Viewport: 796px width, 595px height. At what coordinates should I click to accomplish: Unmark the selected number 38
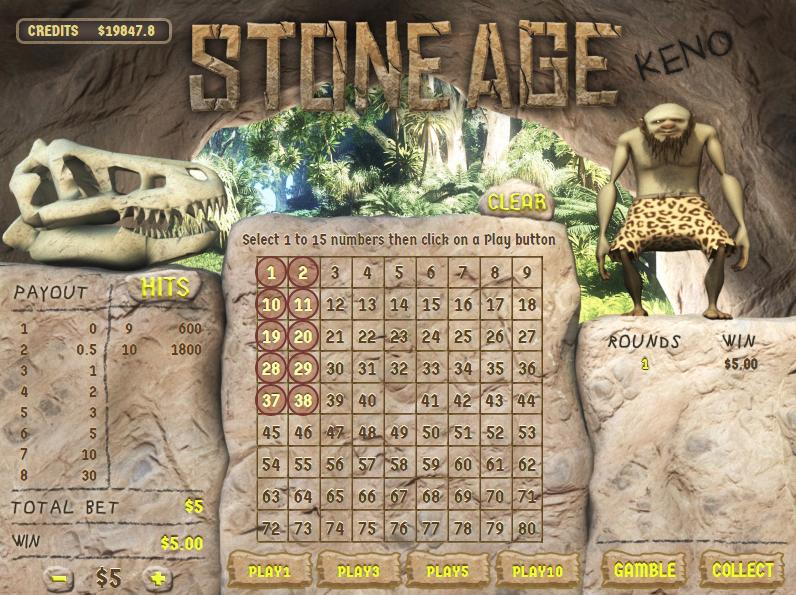click(x=303, y=401)
